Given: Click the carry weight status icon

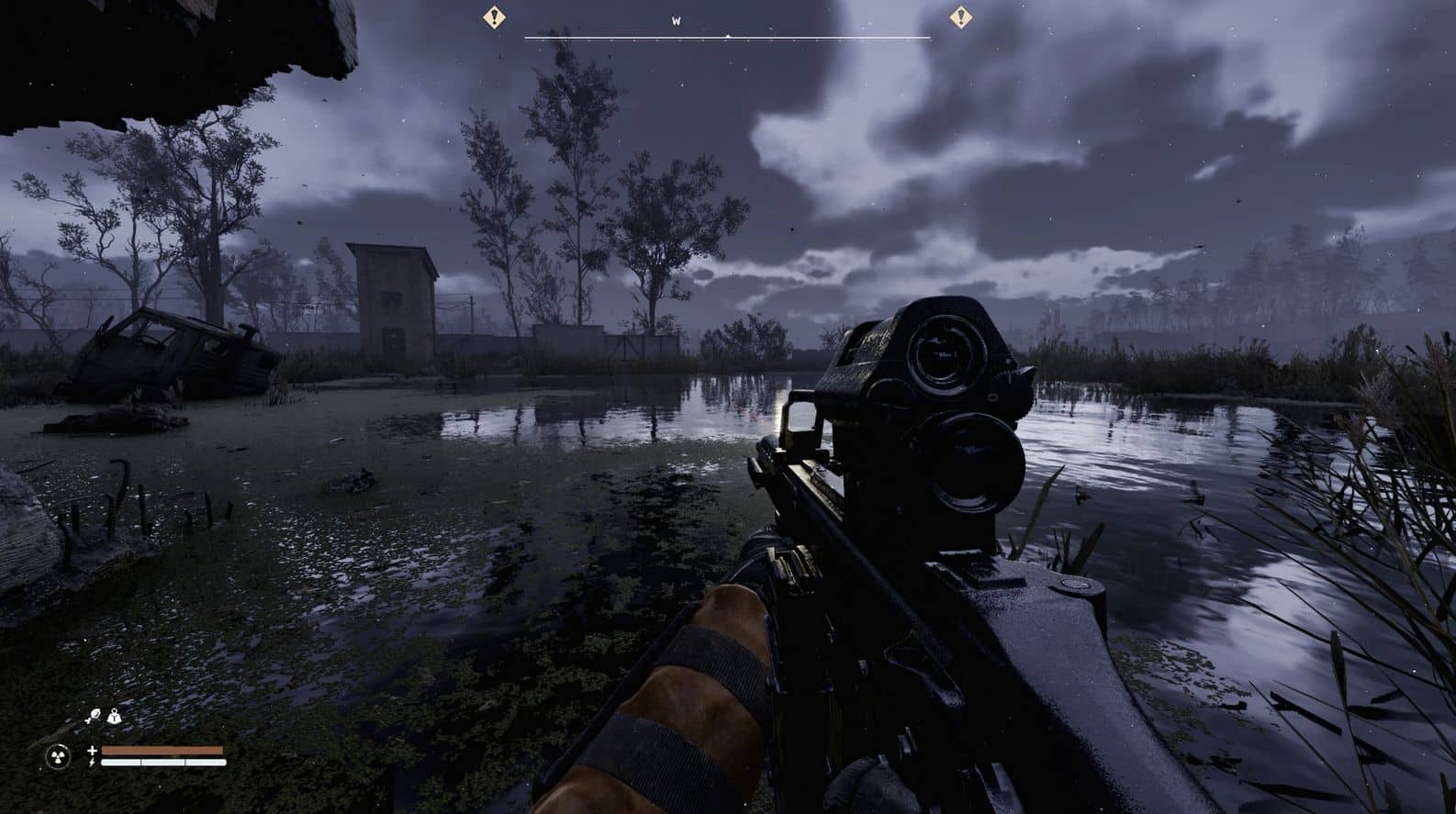Looking at the screenshot, I should pyautogui.click(x=113, y=717).
